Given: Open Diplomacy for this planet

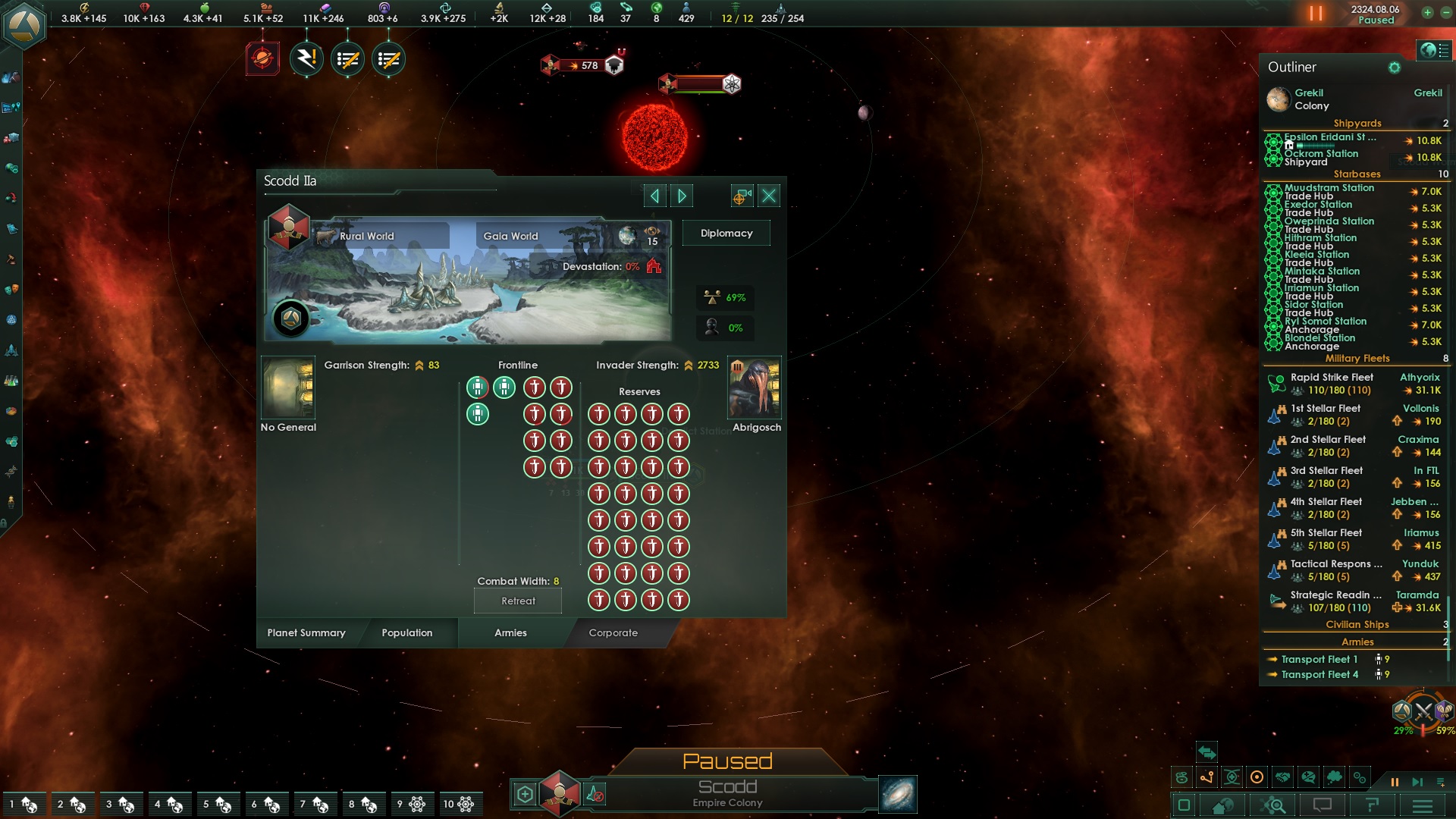Looking at the screenshot, I should tap(726, 234).
